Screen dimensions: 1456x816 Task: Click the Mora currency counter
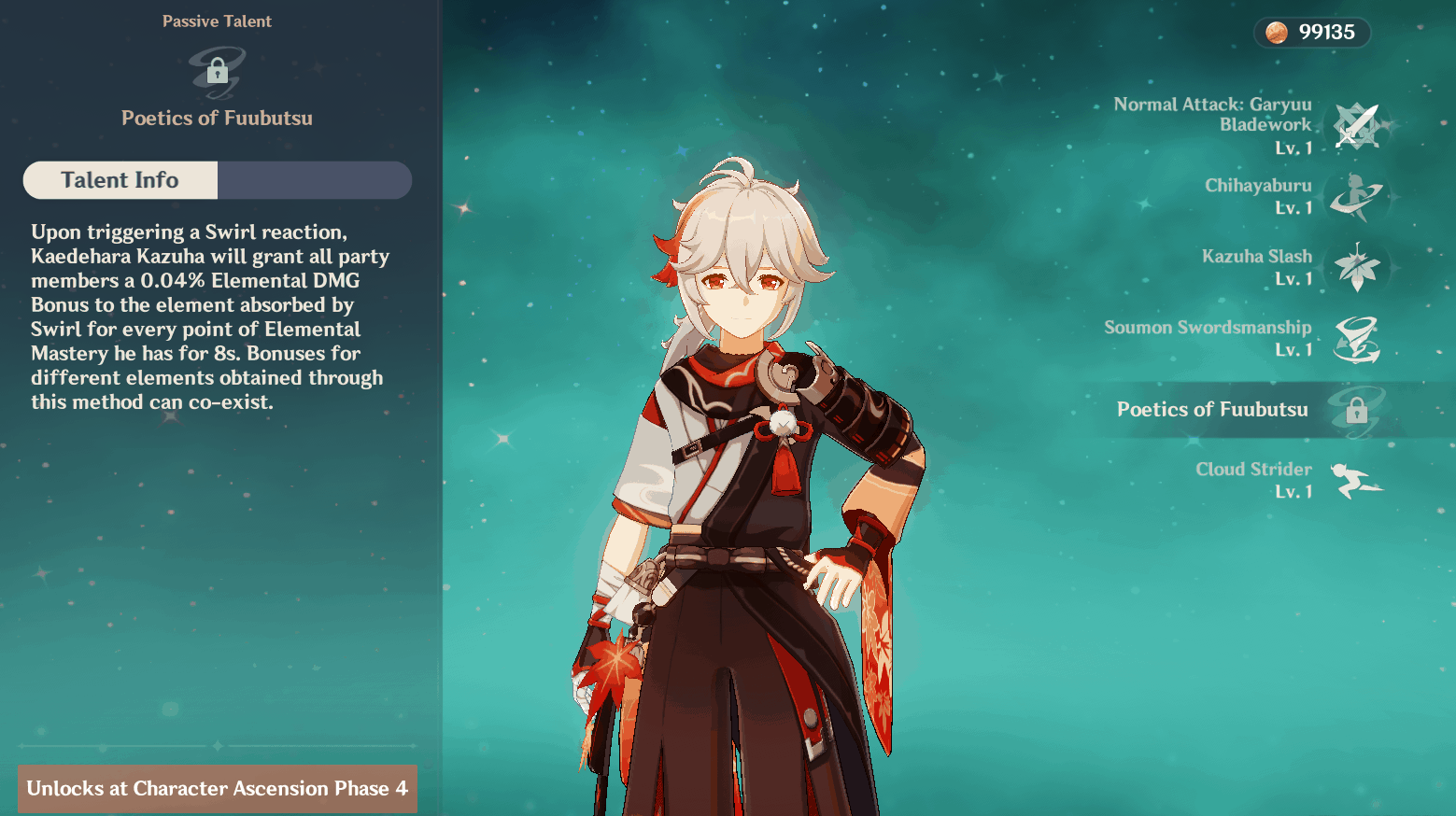[x=1311, y=33]
